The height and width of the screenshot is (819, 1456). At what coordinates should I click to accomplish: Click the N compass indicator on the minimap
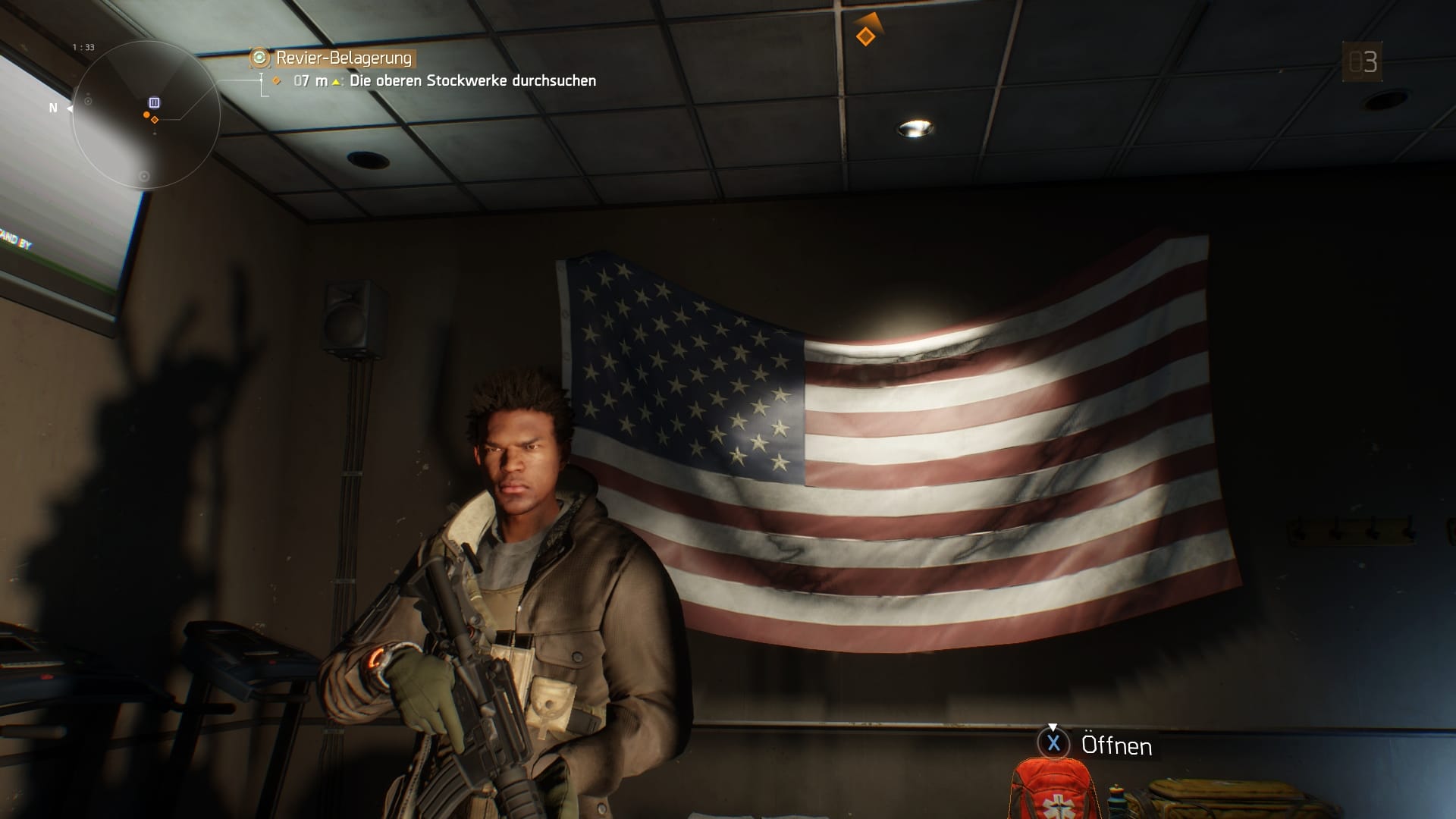click(53, 108)
